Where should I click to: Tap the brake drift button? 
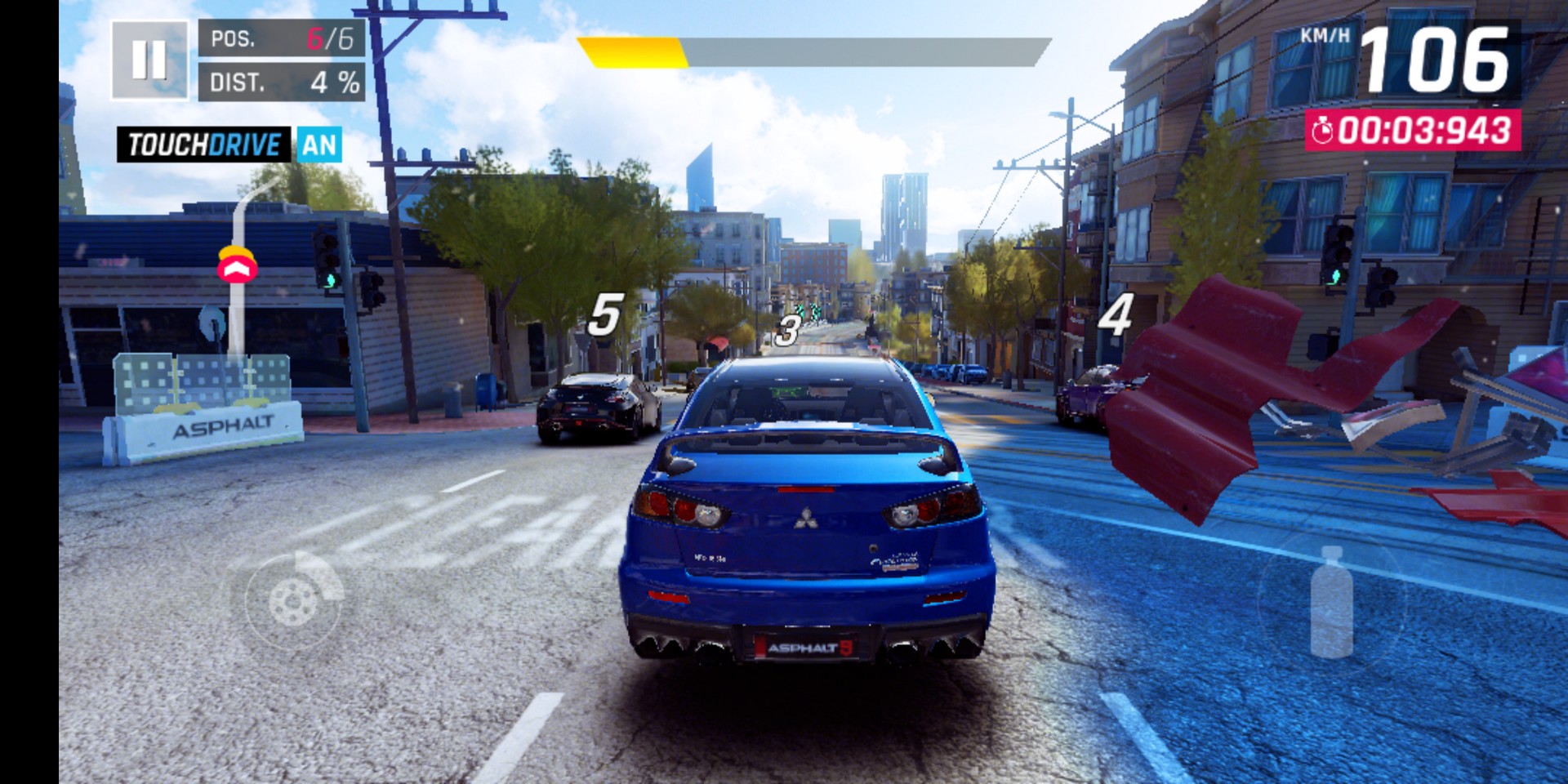click(294, 600)
